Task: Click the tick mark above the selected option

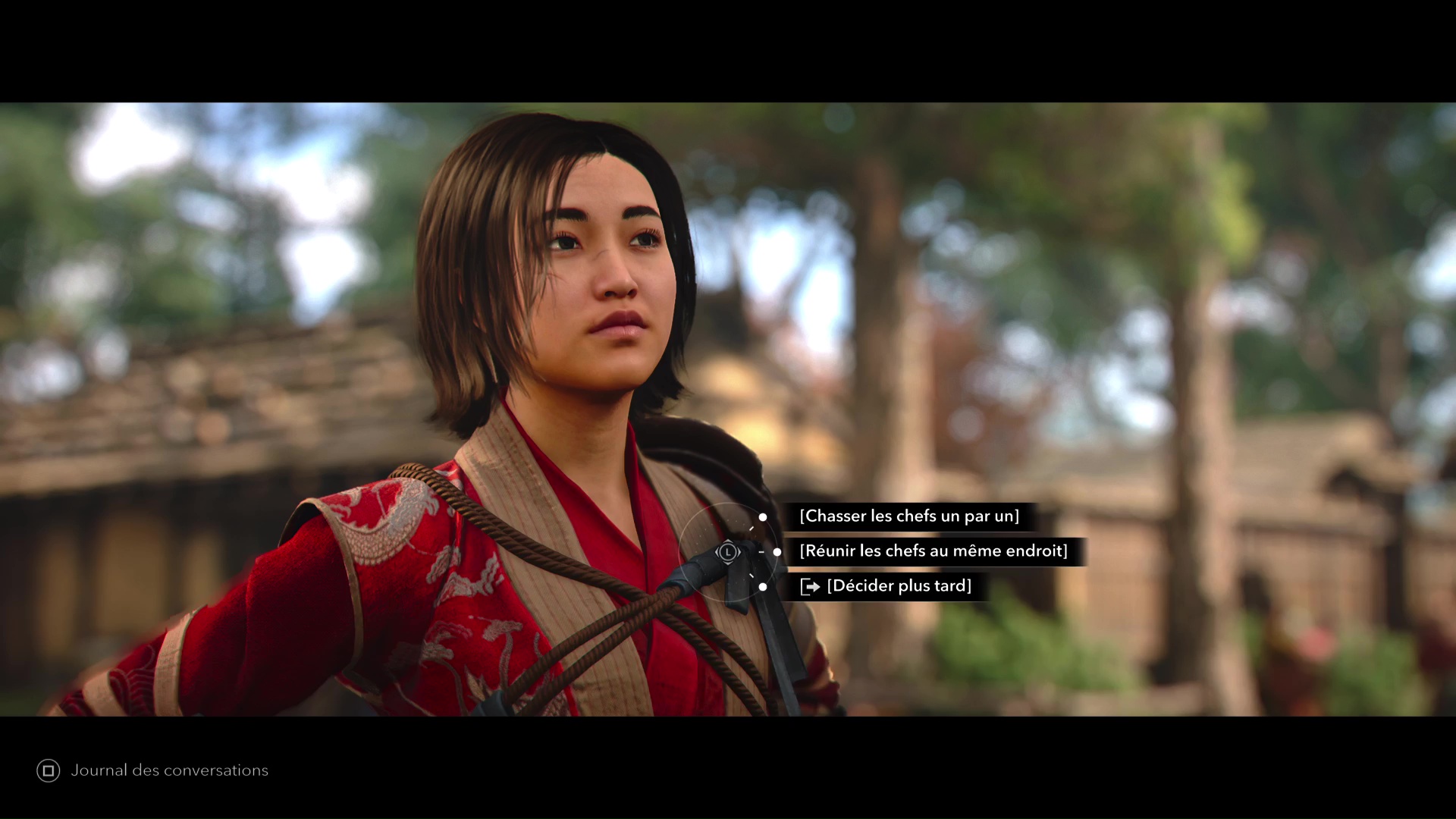Action: pyautogui.click(x=752, y=528)
